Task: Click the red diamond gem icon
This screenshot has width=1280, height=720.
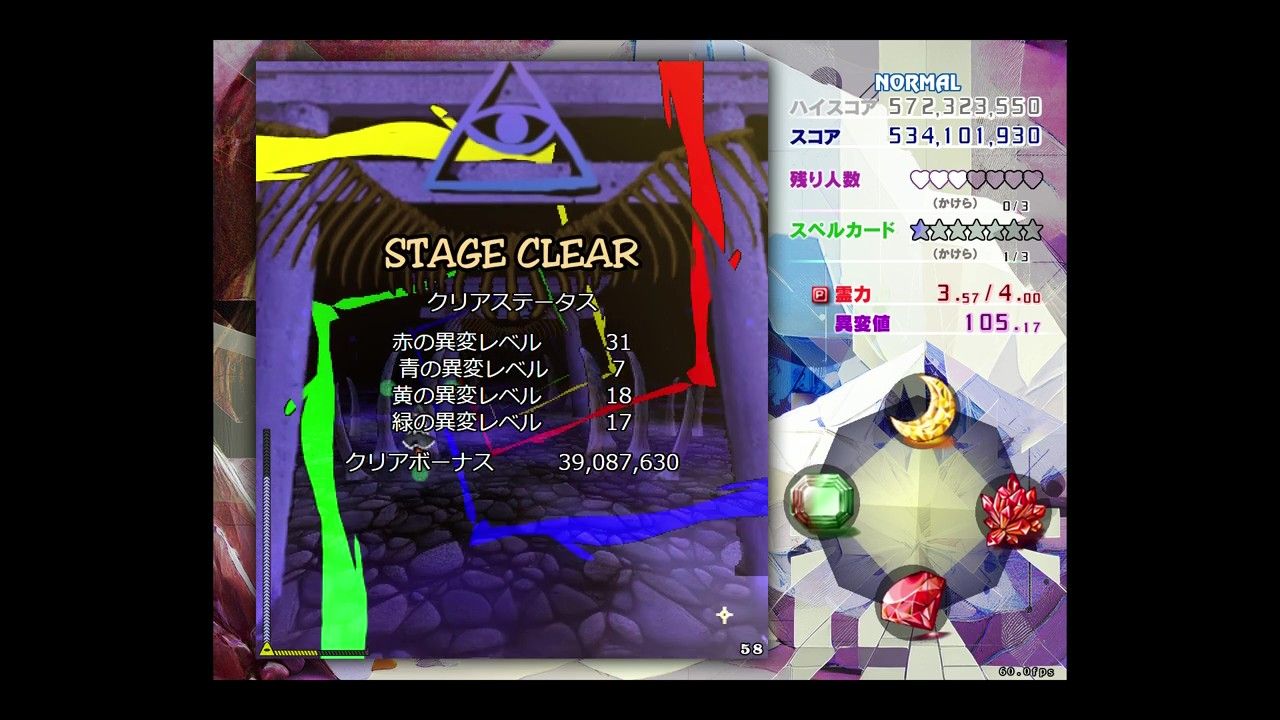Action: (x=913, y=600)
